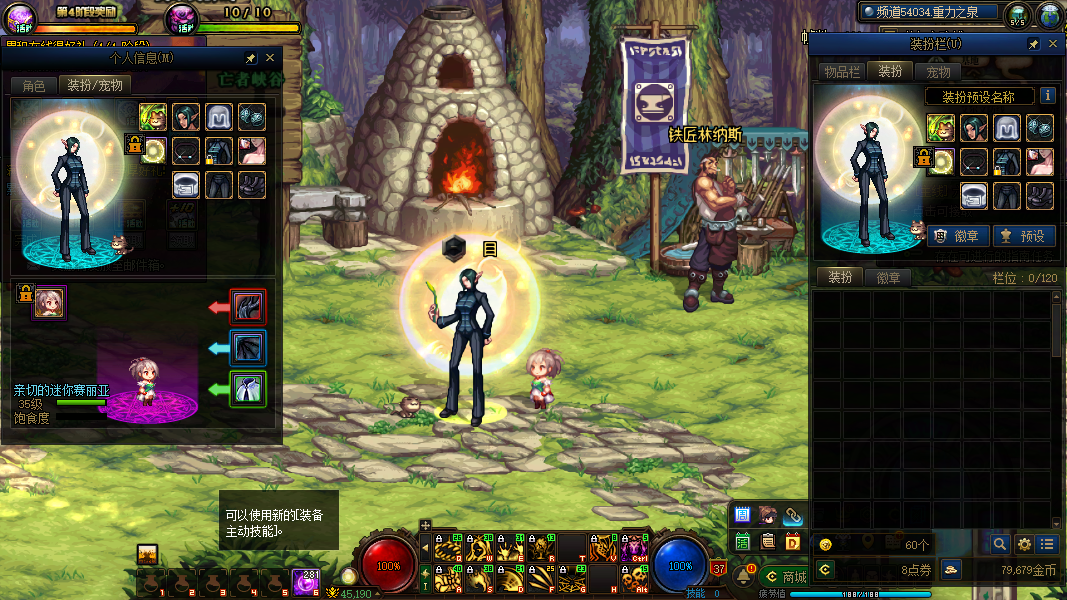This screenshot has height=600, width=1067.
Task: Open the 商城 shop button
Action: (786, 577)
